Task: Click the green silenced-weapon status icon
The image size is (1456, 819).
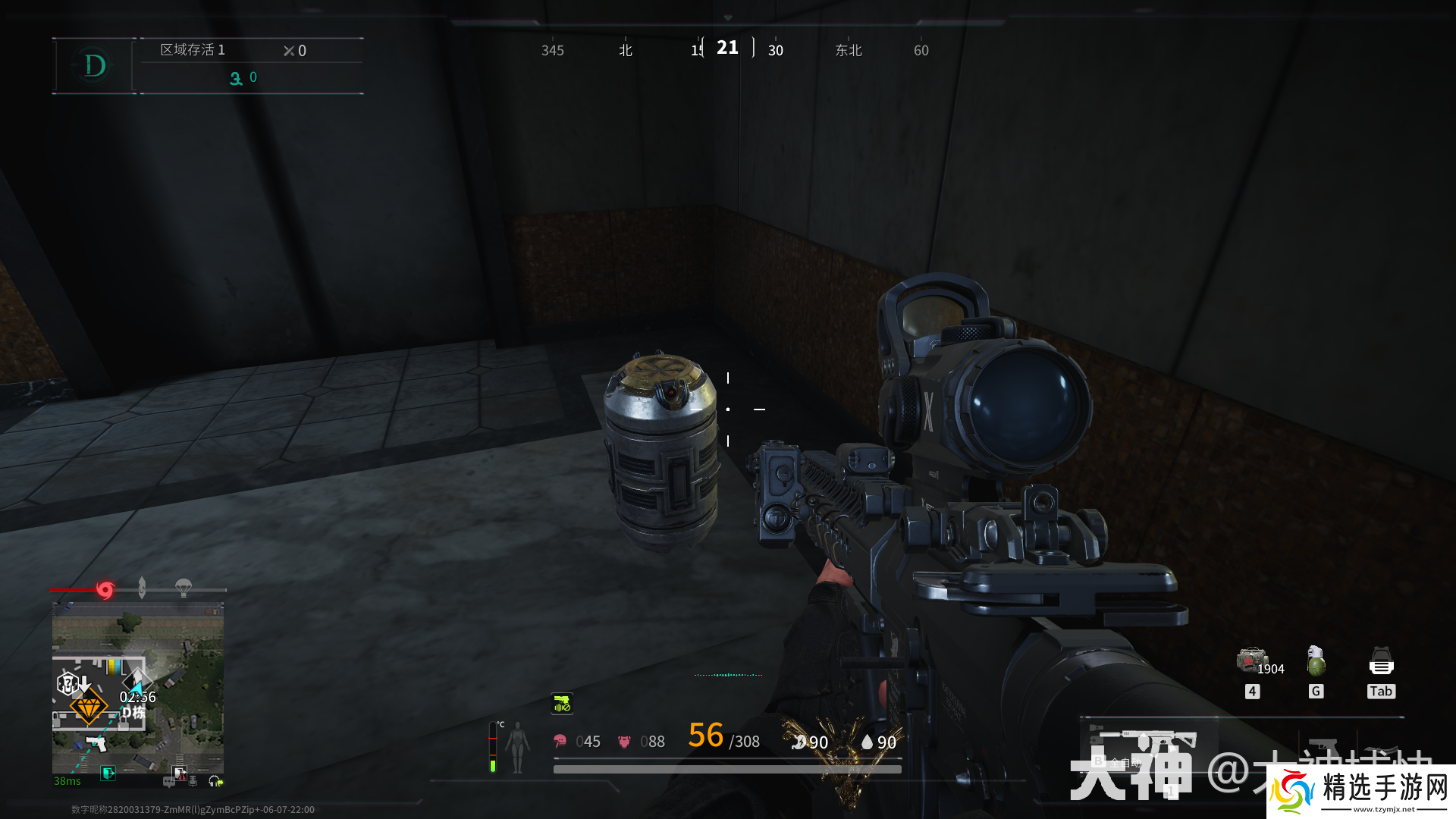Action: tap(562, 704)
